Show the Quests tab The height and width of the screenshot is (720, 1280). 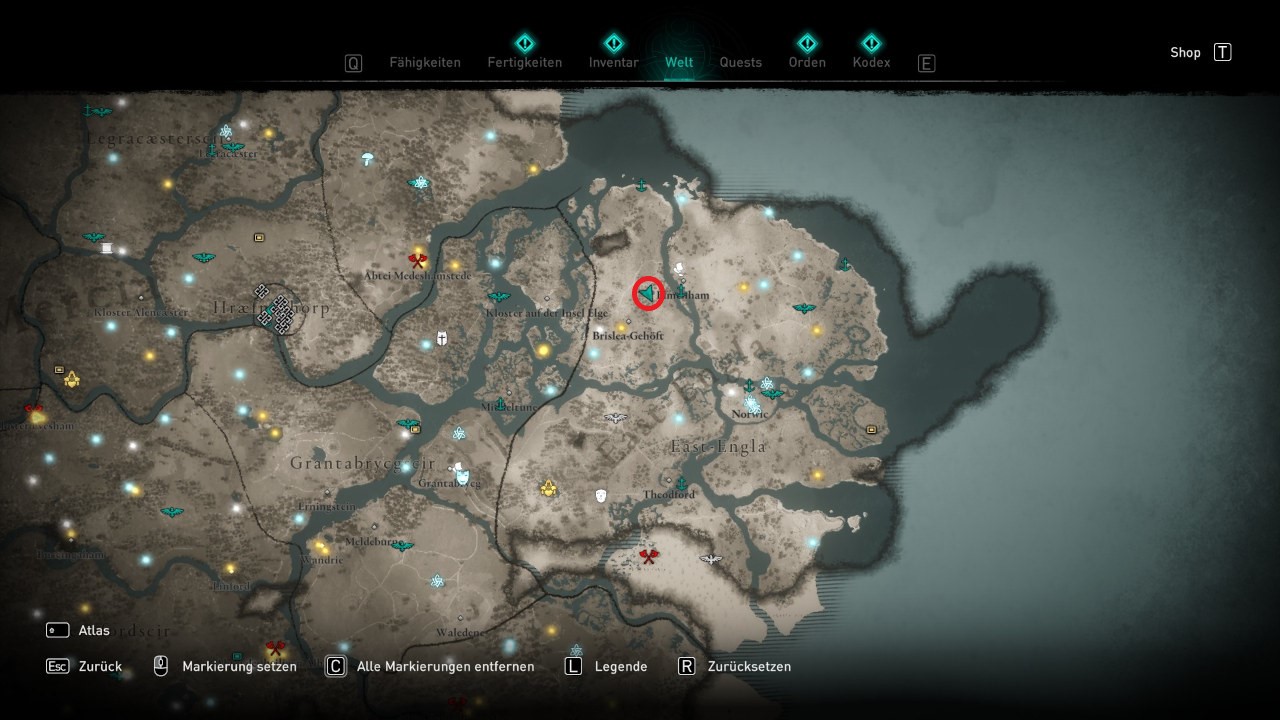[740, 62]
